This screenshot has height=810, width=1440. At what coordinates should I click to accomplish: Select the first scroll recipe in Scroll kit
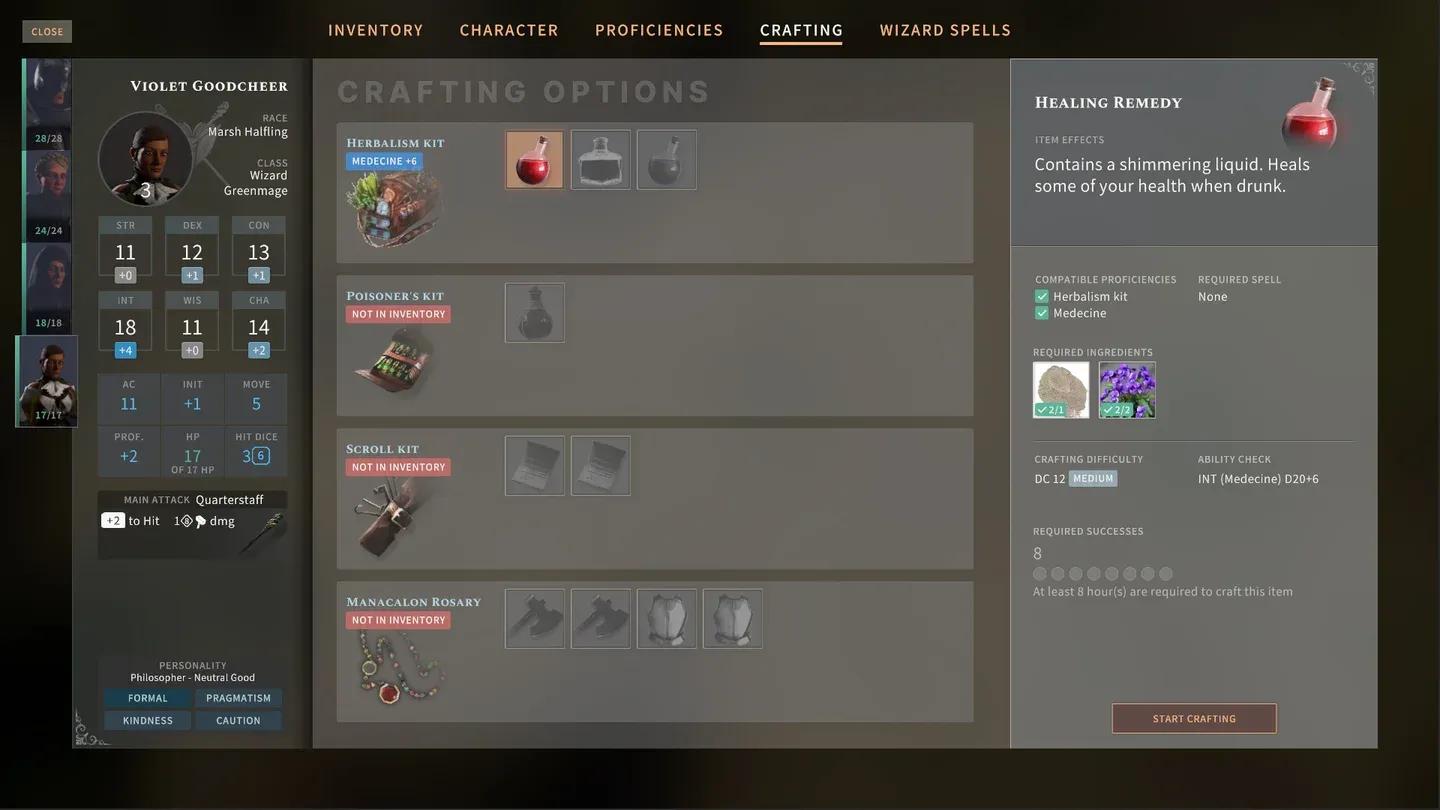[x=534, y=466]
